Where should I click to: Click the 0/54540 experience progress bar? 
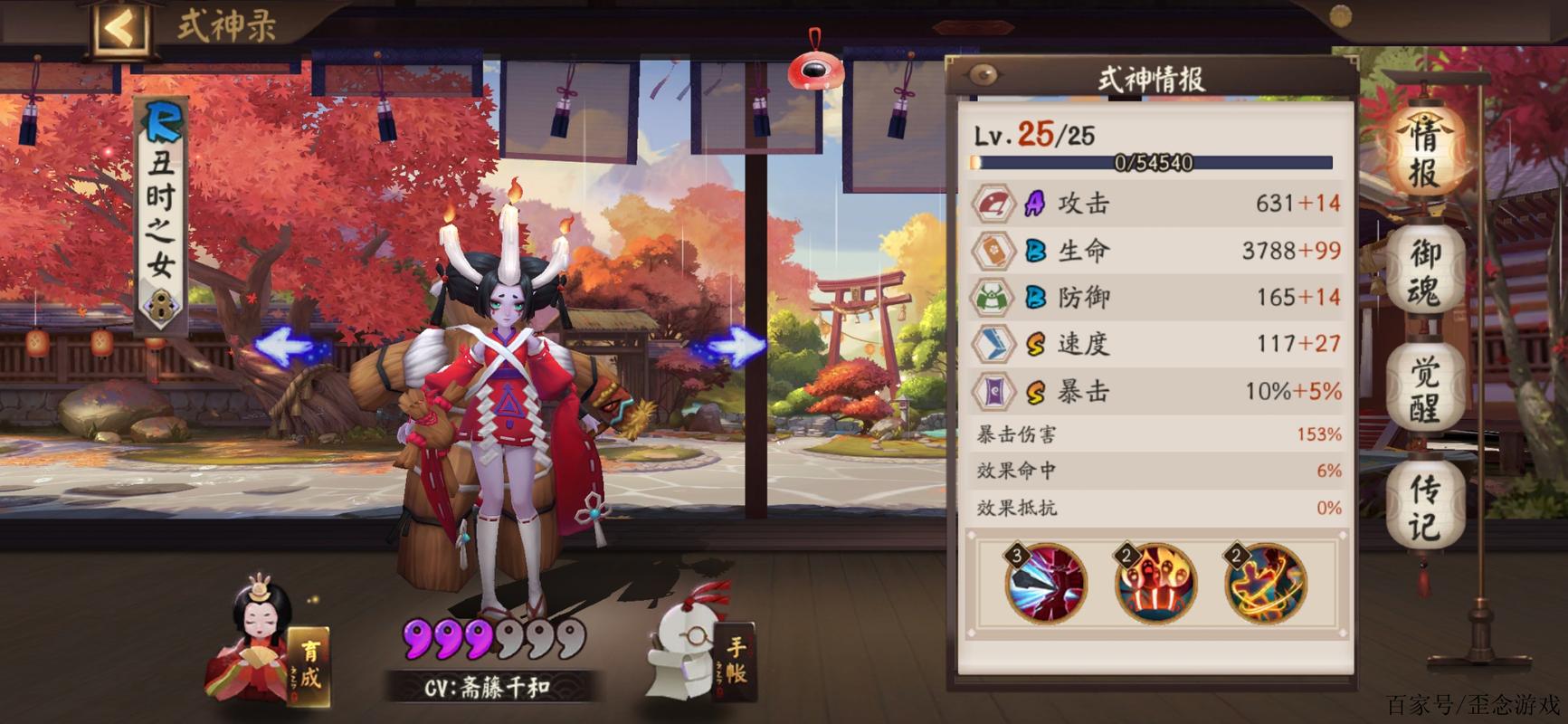pos(1154,163)
